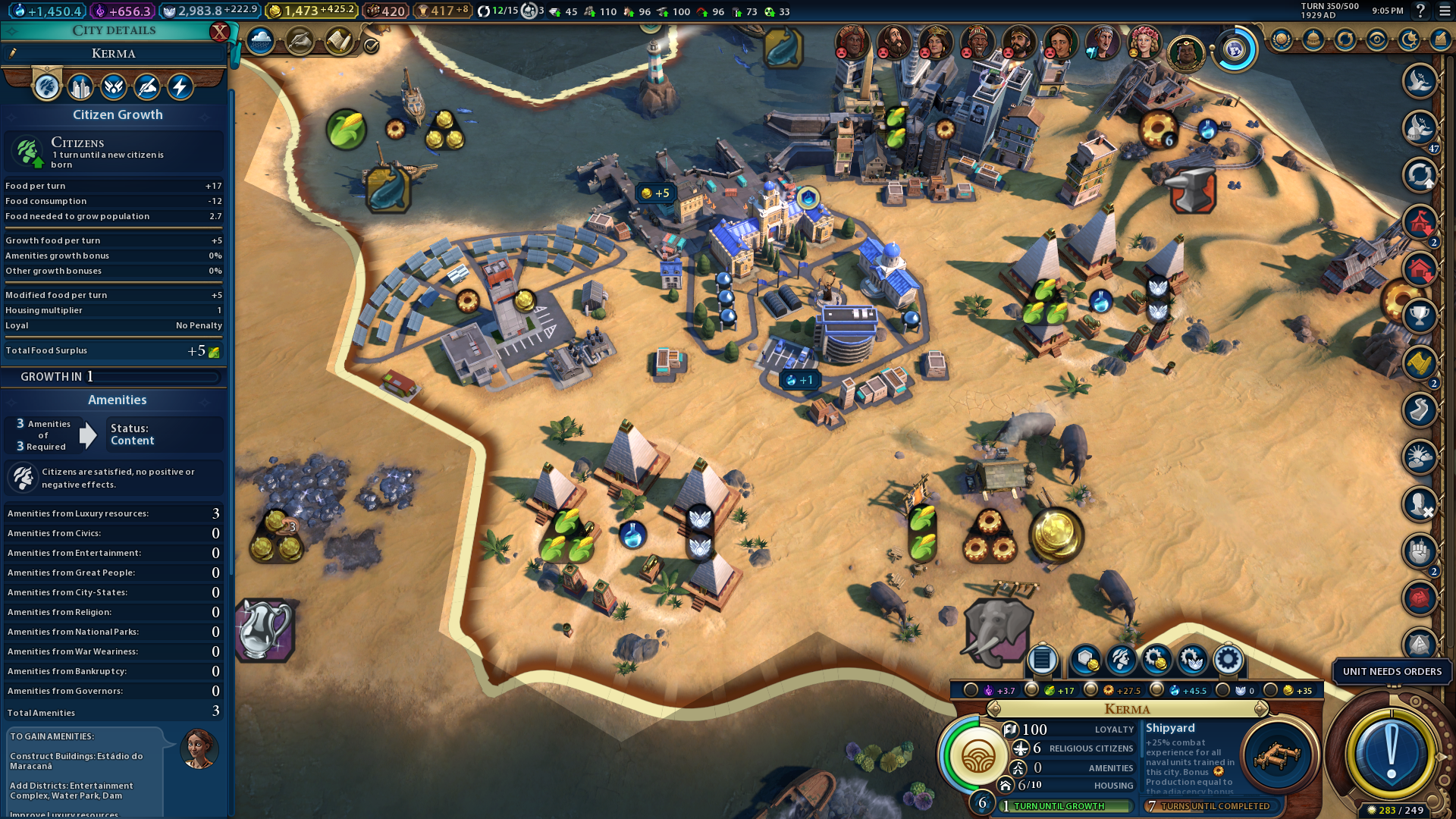Open manage citizens head icon
1456x819 pixels.
pos(1121,660)
